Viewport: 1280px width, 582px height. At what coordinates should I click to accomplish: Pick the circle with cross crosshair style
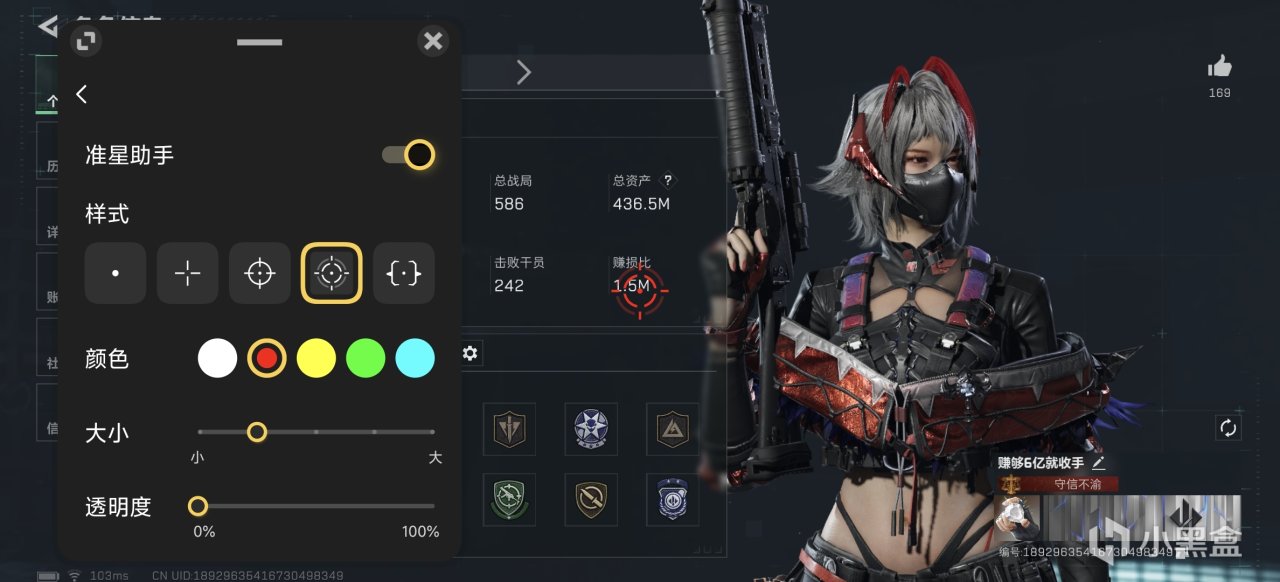pos(260,273)
